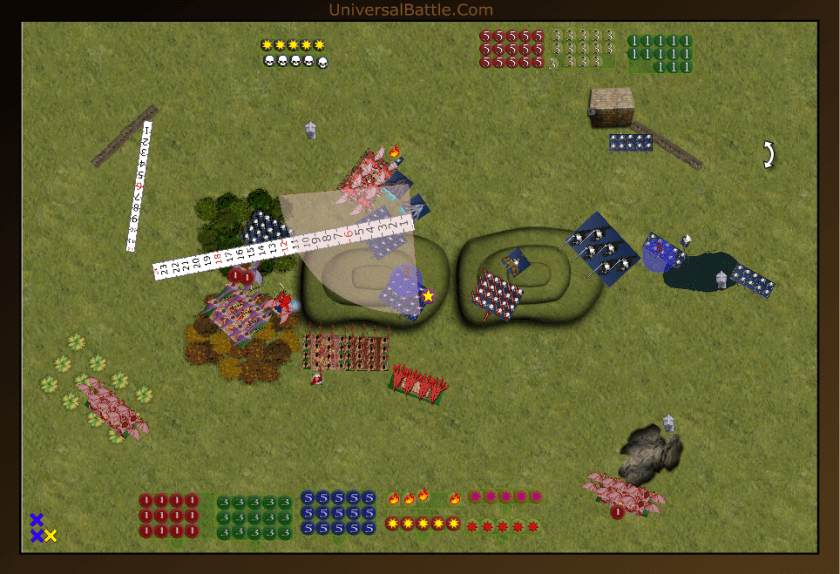The height and width of the screenshot is (574, 840).
Task: Click the white rotate arrow icon
Action: [768, 154]
